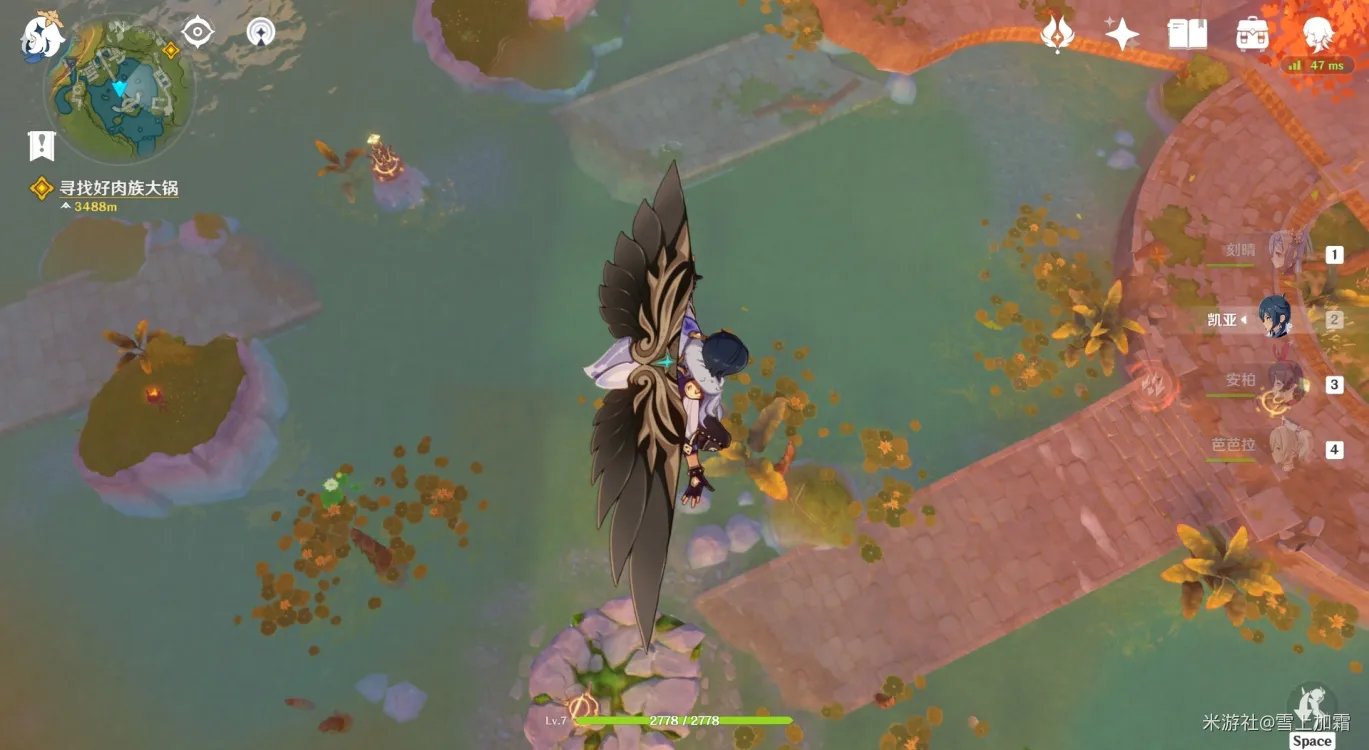This screenshot has width=1369, height=750.
Task: Open the character portrait menu icon
Action: pyautogui.click(x=1319, y=35)
